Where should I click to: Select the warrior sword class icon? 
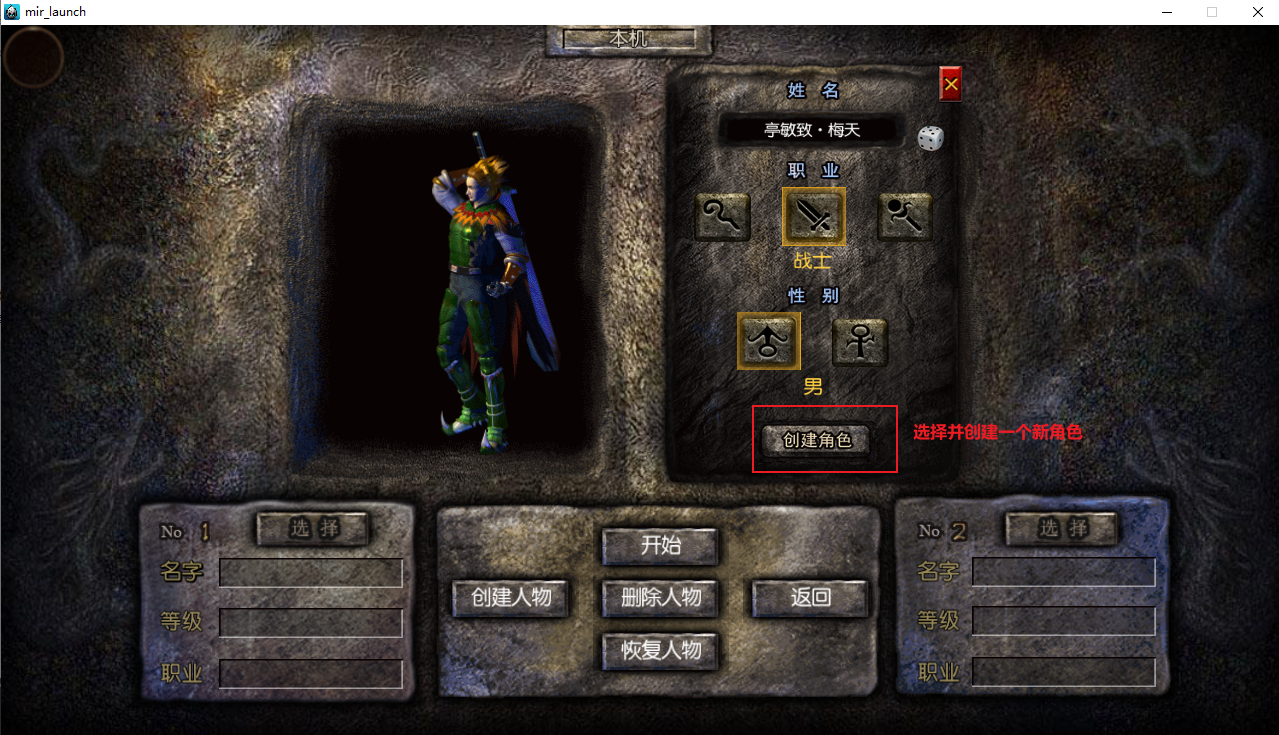[x=813, y=216]
